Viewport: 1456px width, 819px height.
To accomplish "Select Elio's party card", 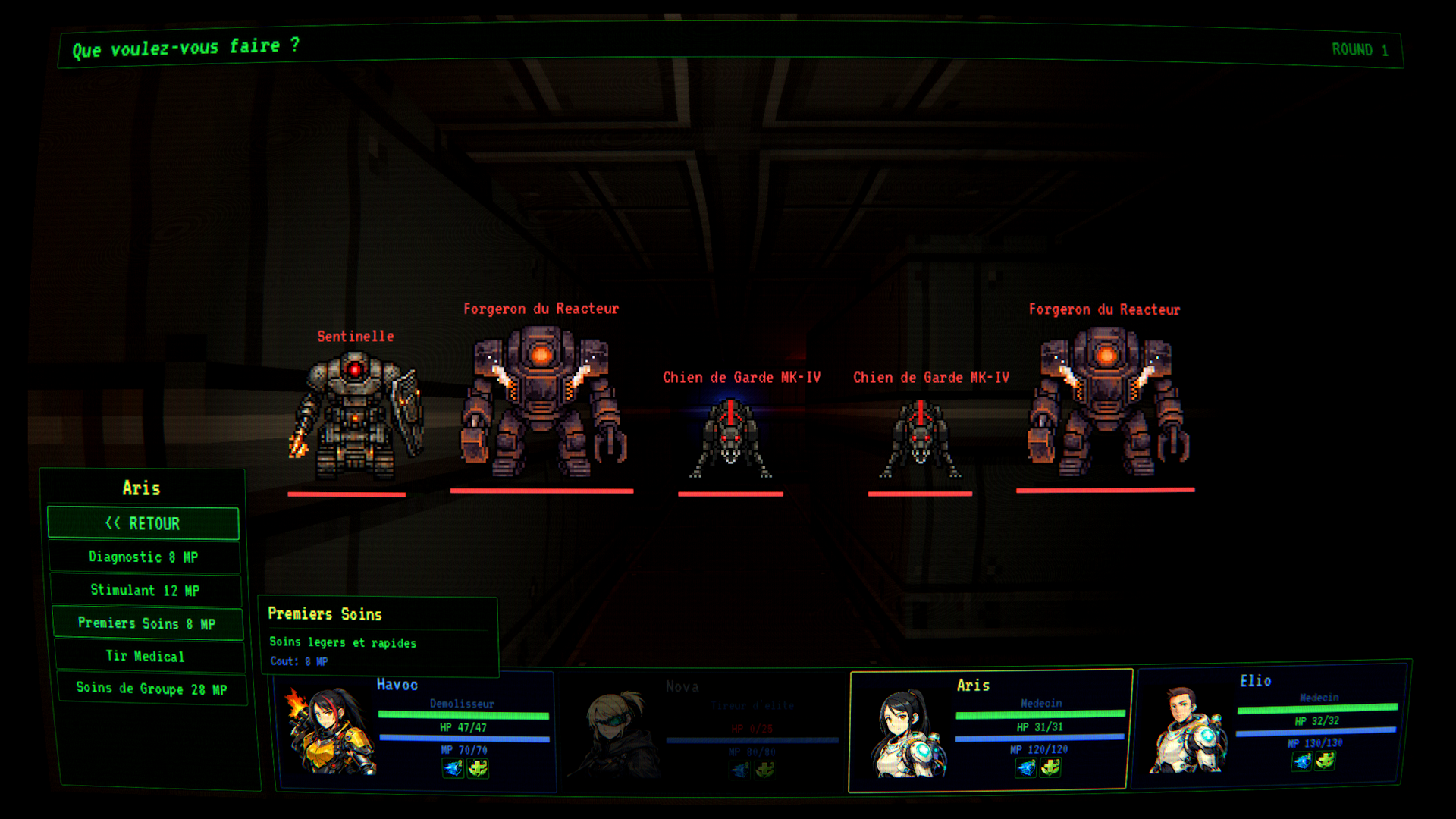I will click(1270, 725).
